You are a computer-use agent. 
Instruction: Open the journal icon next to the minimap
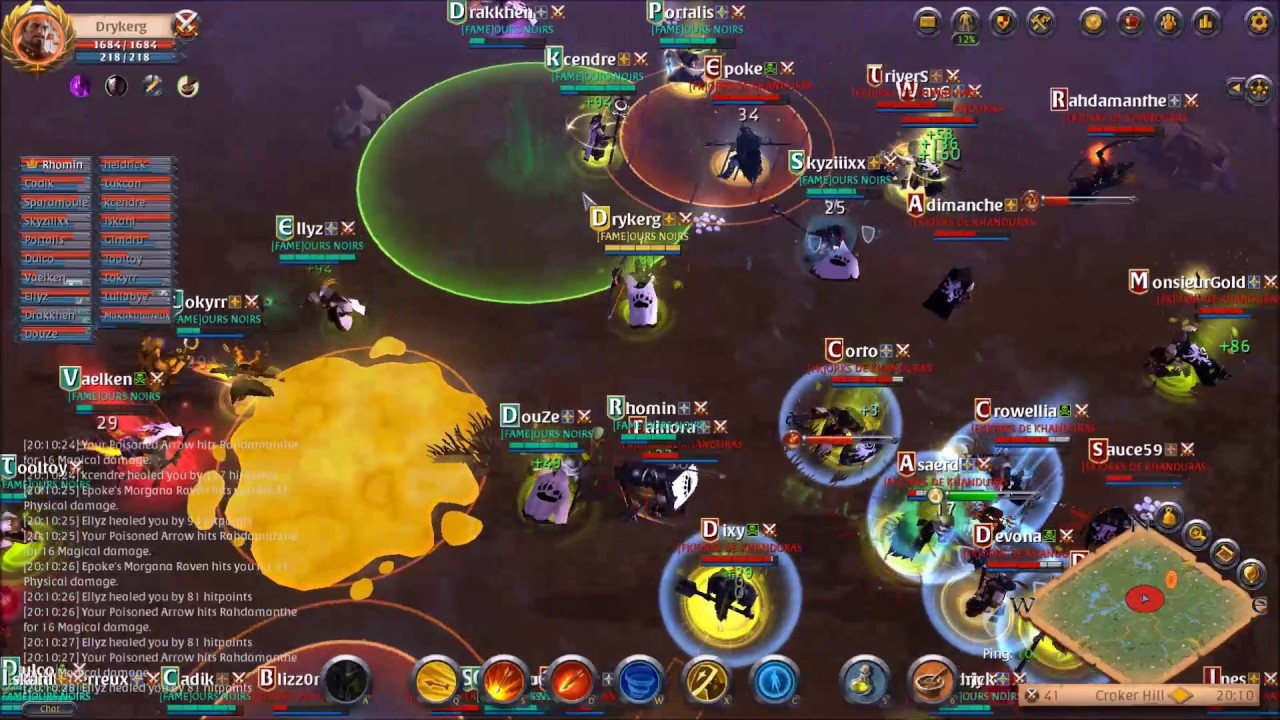pyautogui.click(x=1224, y=552)
